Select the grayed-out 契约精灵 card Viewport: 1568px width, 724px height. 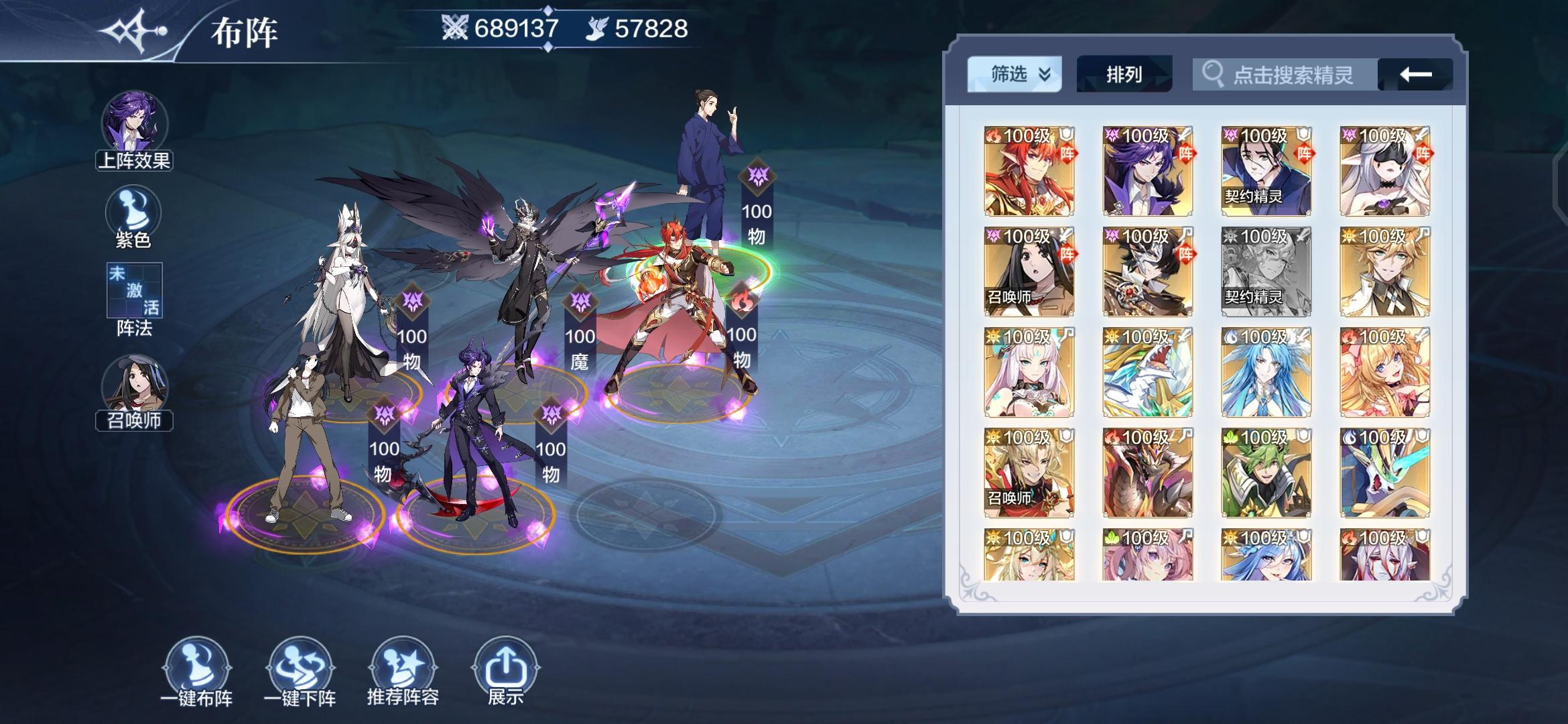click(x=1265, y=271)
